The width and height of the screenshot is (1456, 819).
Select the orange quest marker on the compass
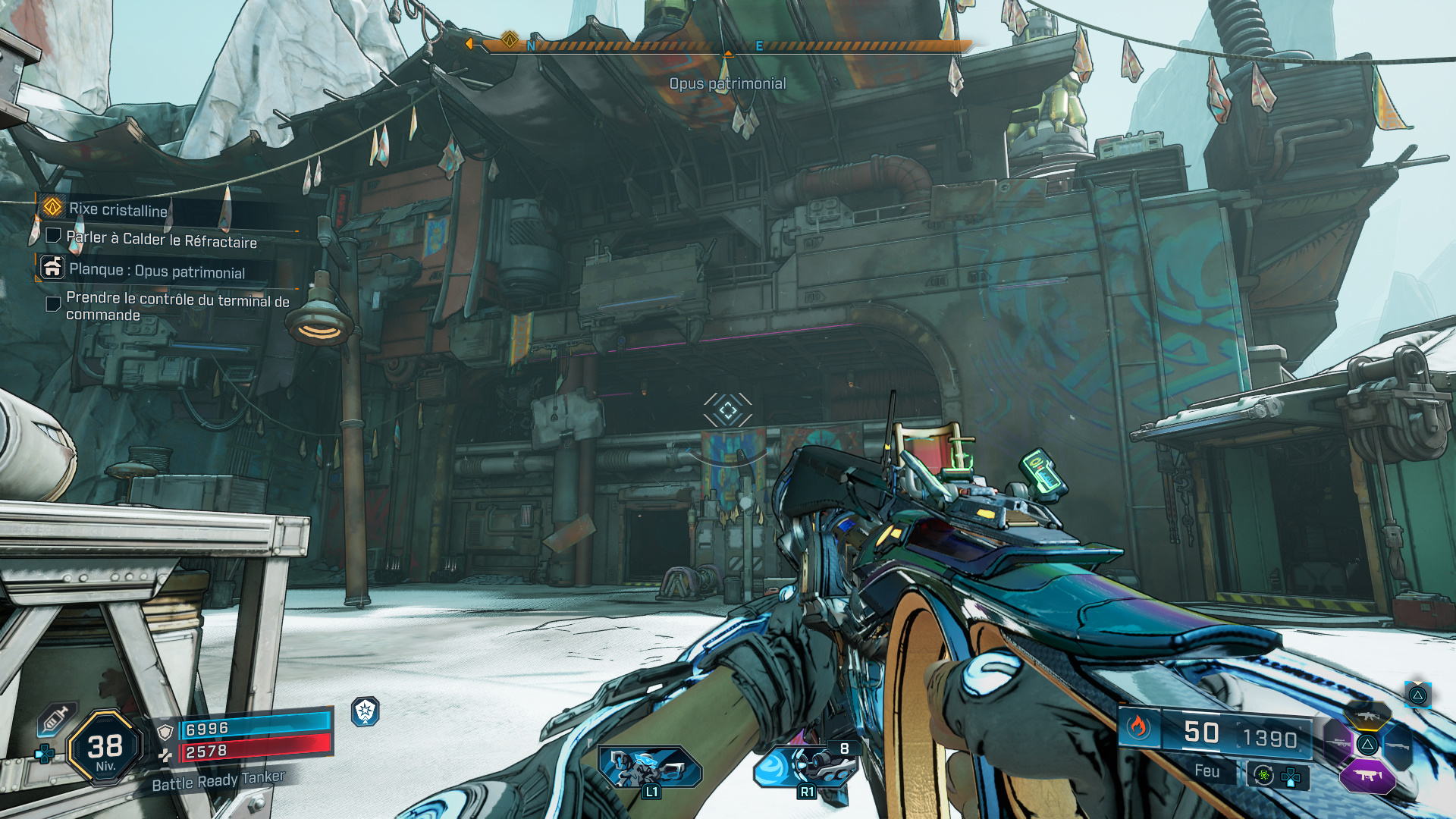pos(510,39)
